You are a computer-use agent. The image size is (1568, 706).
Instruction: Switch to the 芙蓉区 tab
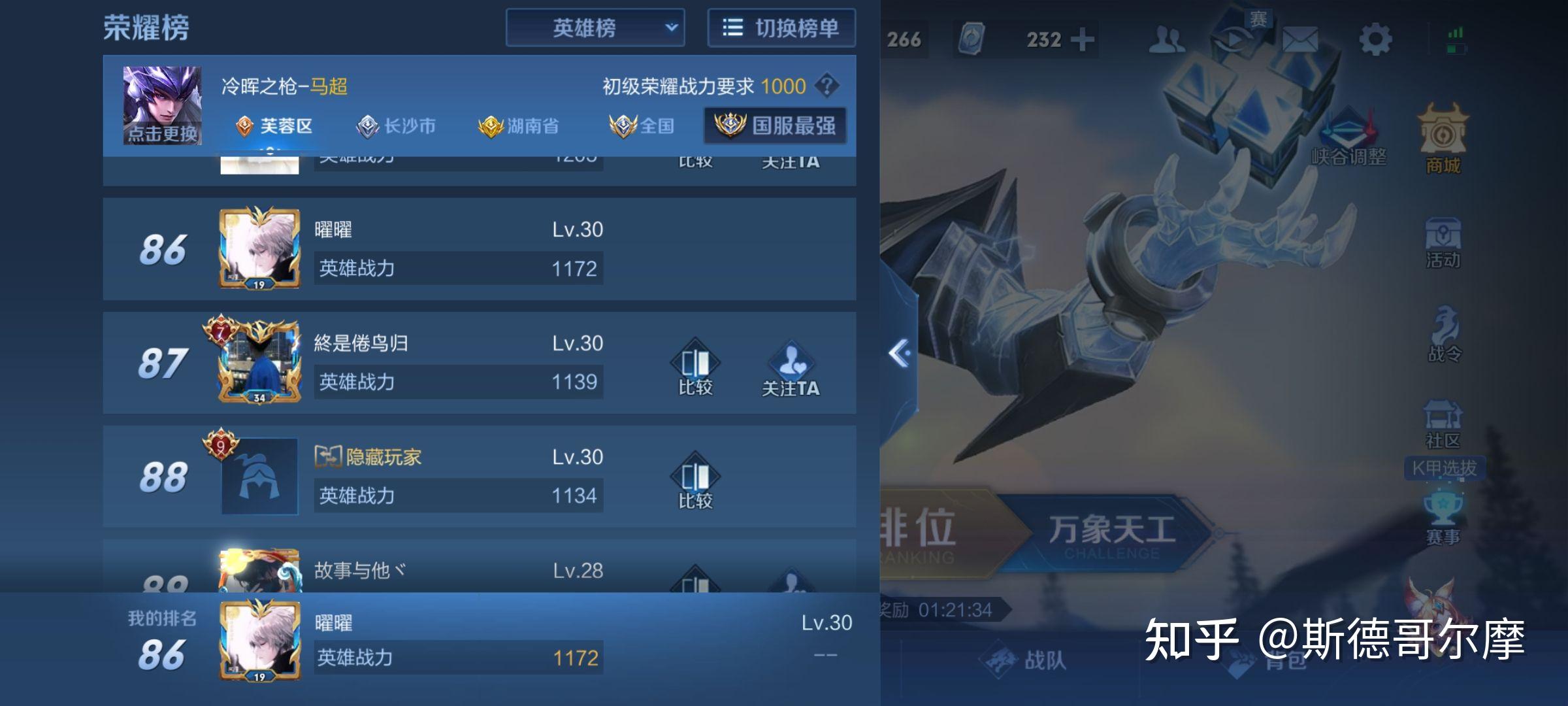pos(274,126)
